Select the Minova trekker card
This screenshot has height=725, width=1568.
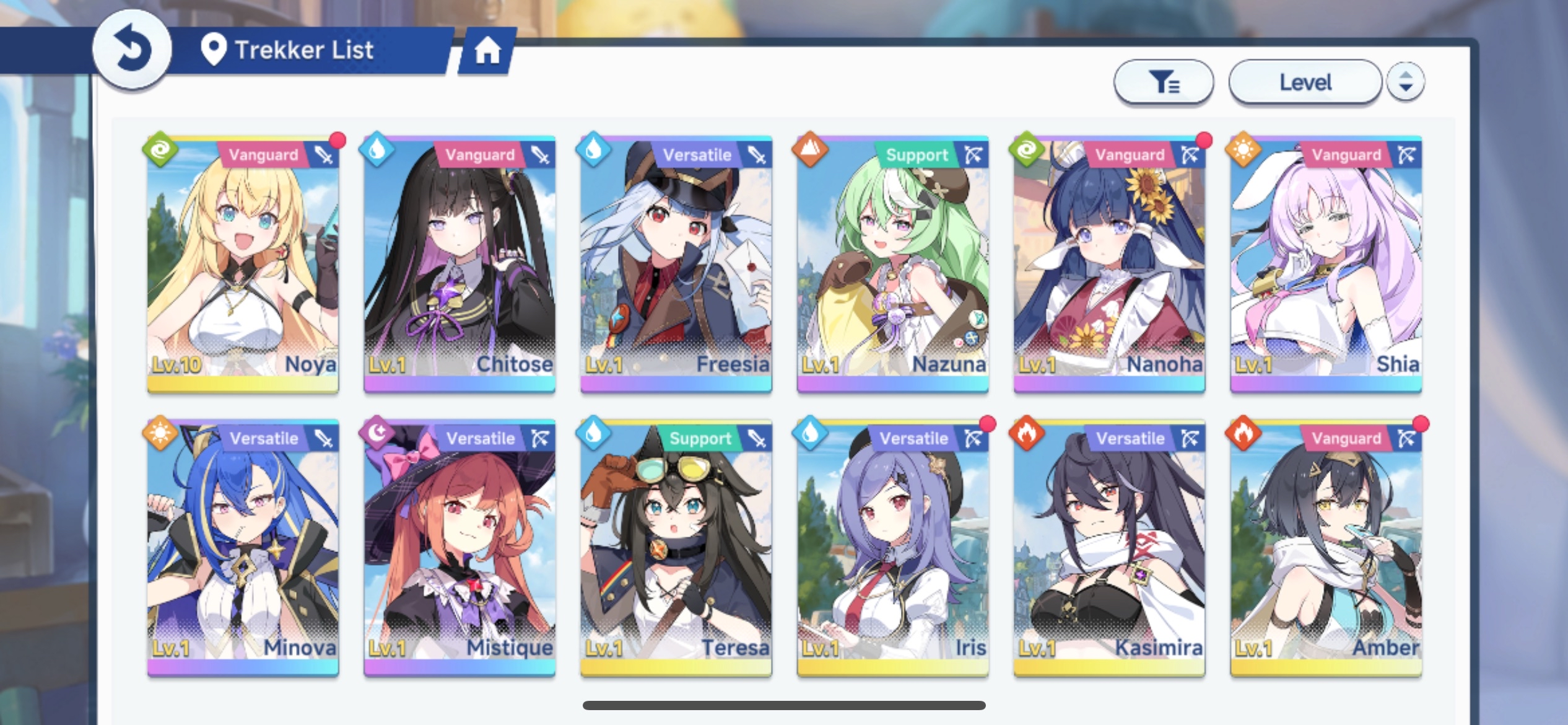pyautogui.click(x=243, y=547)
